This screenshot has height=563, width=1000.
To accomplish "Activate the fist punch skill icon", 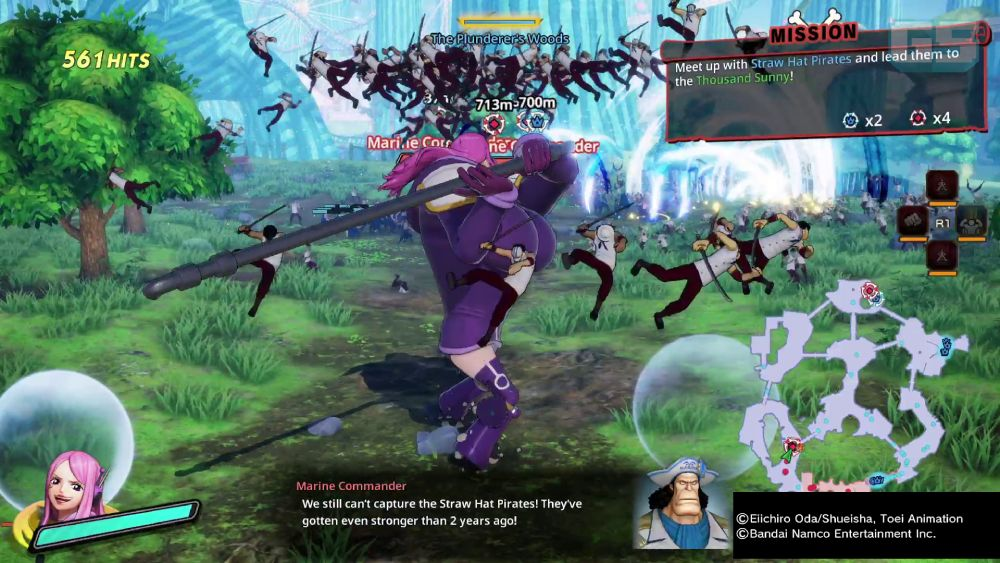I will (x=912, y=221).
